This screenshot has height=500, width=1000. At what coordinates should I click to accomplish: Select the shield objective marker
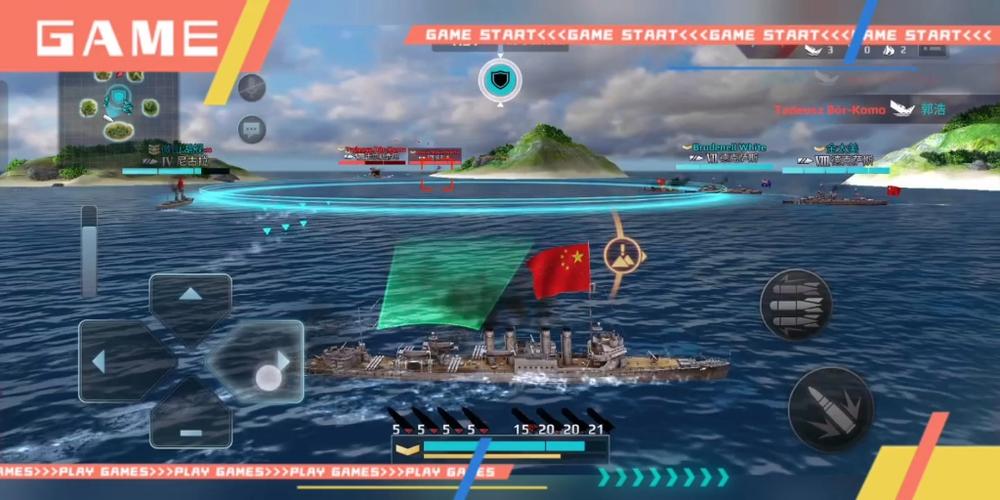[498, 80]
